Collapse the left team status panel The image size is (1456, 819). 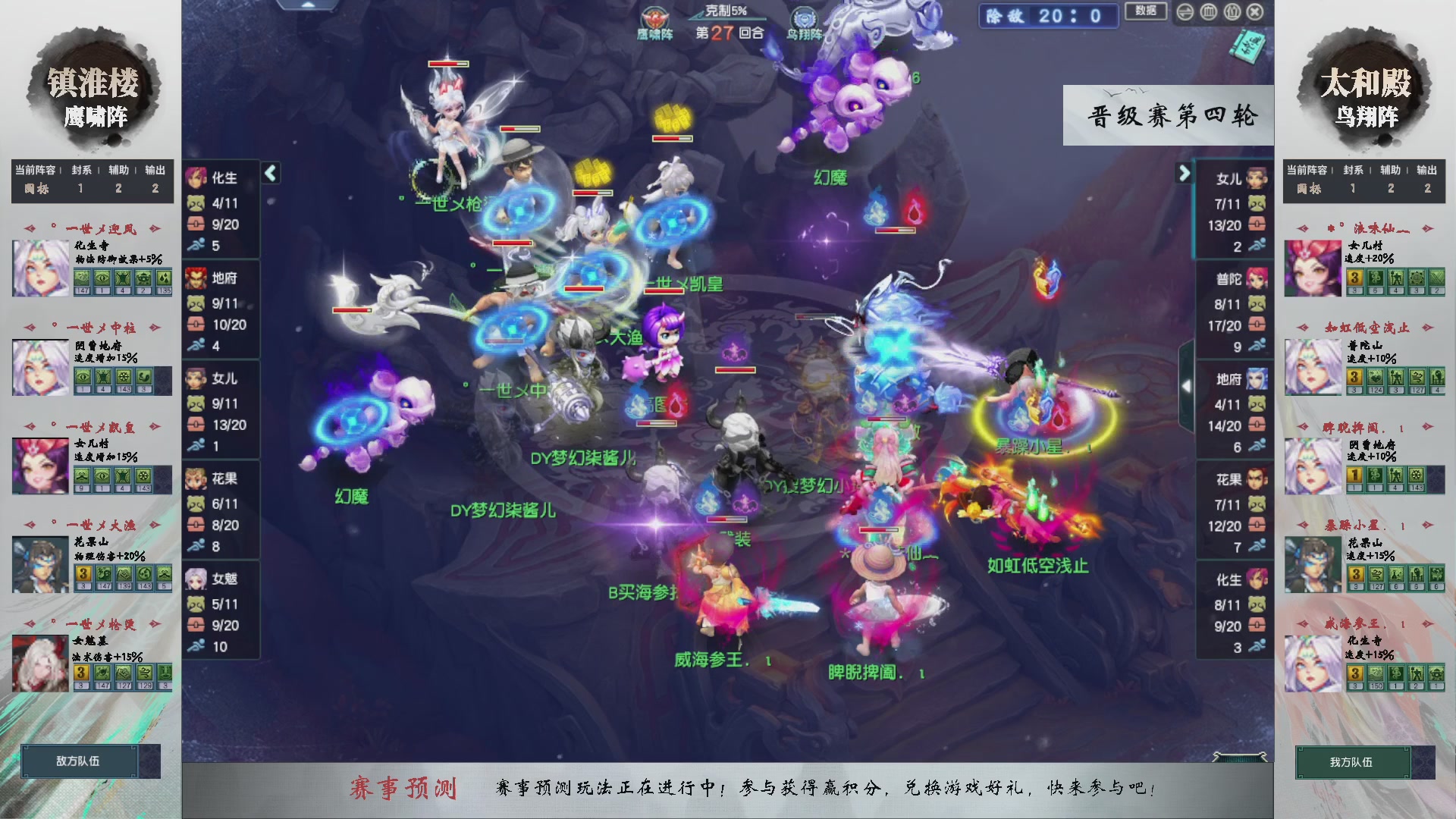click(x=269, y=173)
